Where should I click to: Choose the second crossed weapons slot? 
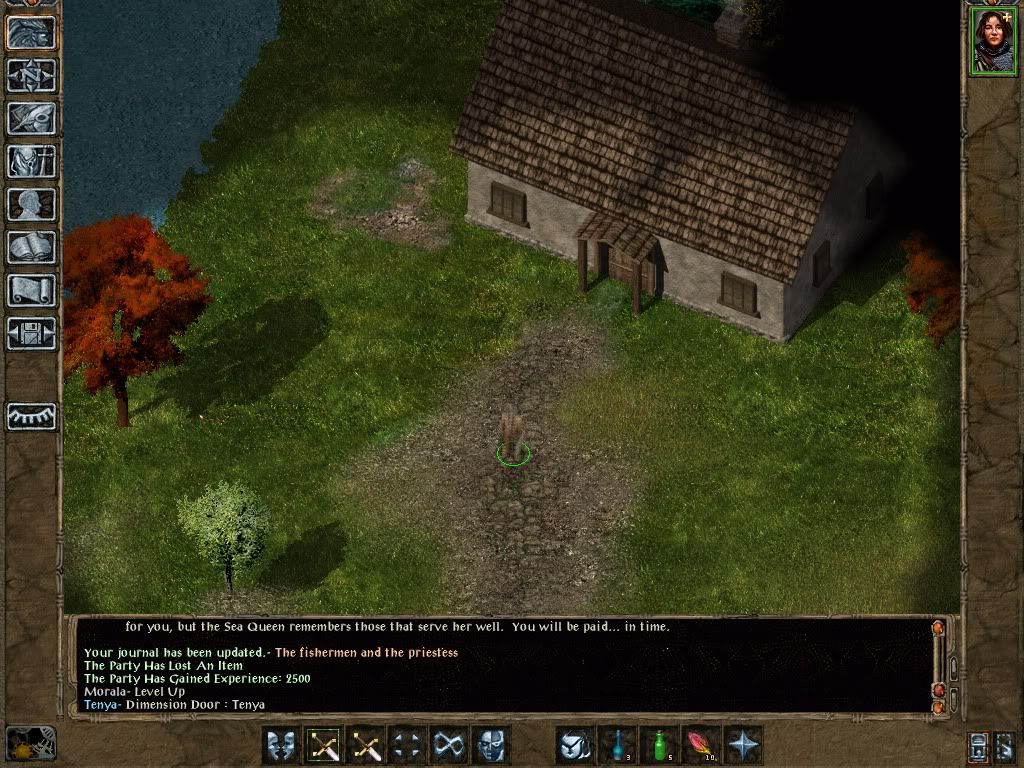[366, 745]
